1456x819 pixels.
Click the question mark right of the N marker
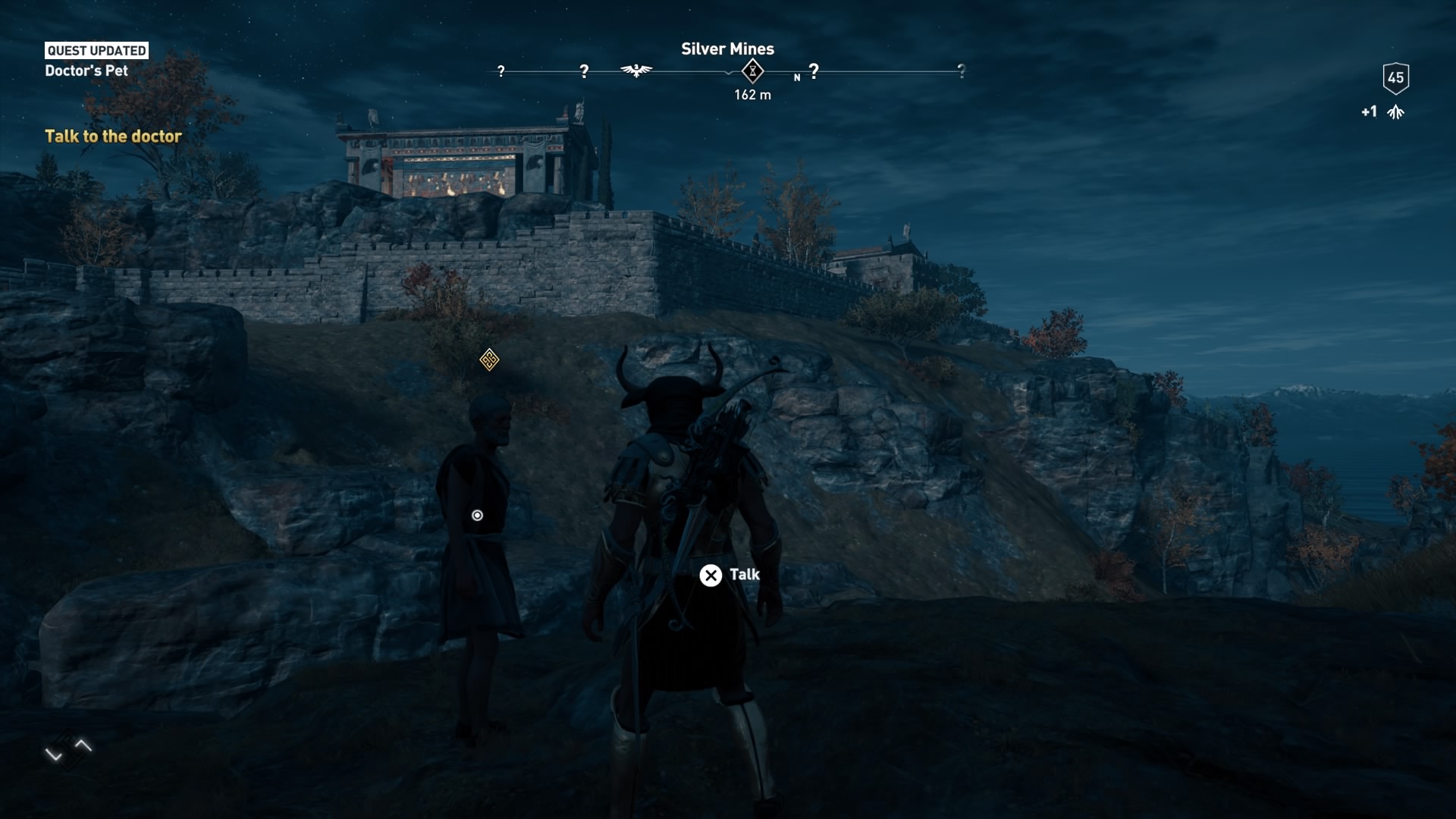tap(814, 69)
